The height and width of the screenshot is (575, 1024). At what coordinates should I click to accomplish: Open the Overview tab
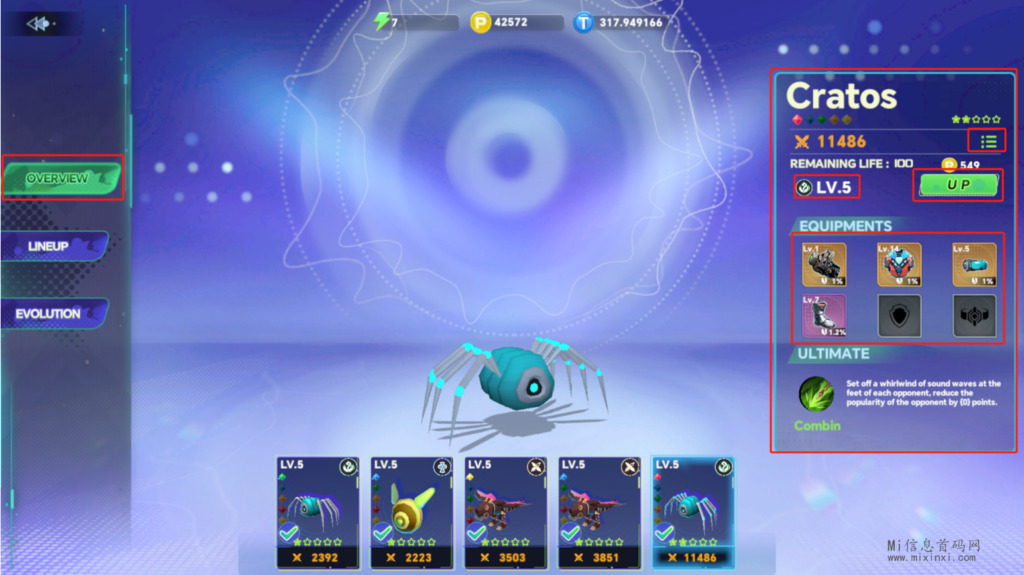coord(60,178)
